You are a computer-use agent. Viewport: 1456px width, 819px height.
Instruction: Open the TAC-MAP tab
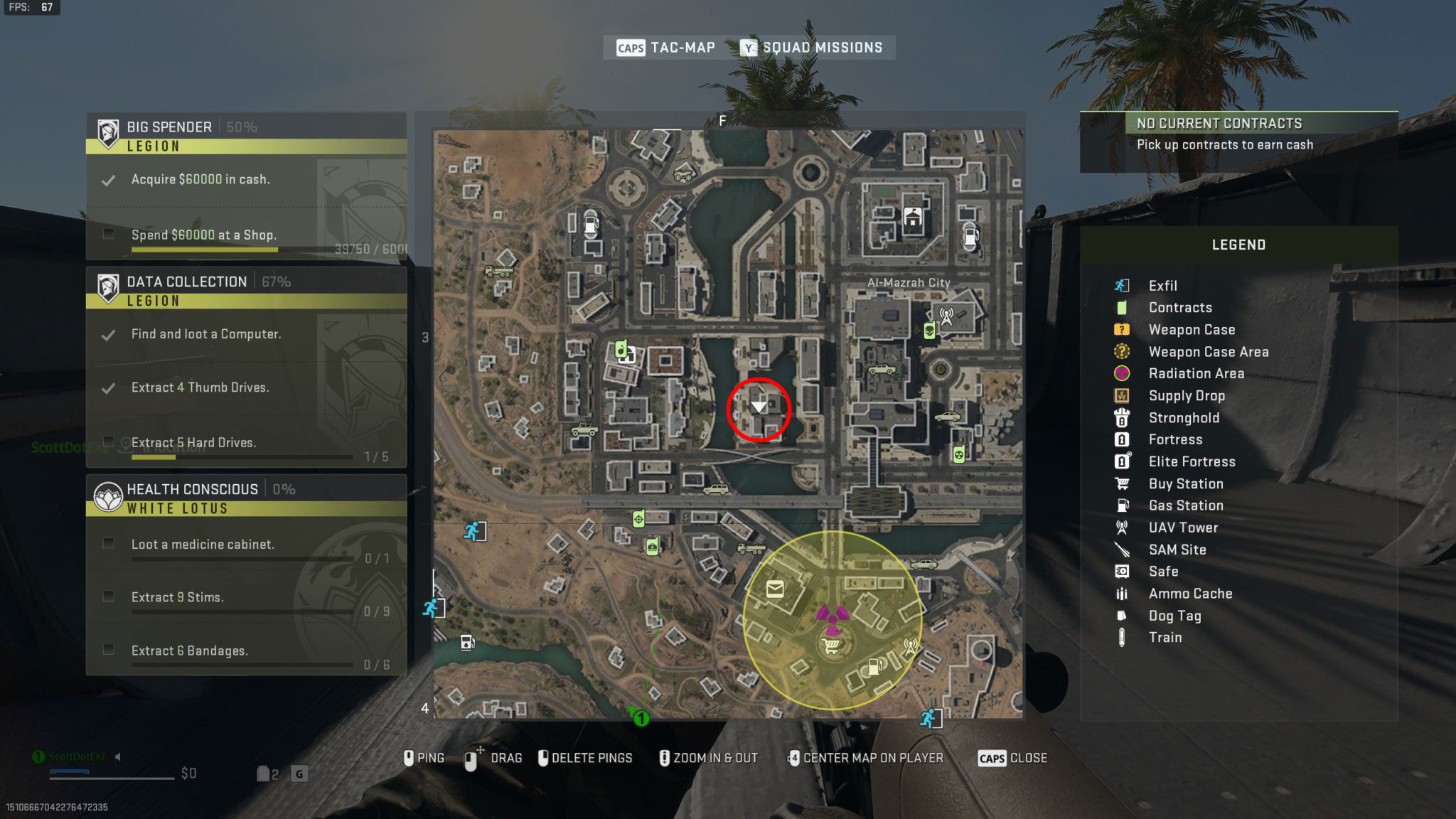coord(681,47)
